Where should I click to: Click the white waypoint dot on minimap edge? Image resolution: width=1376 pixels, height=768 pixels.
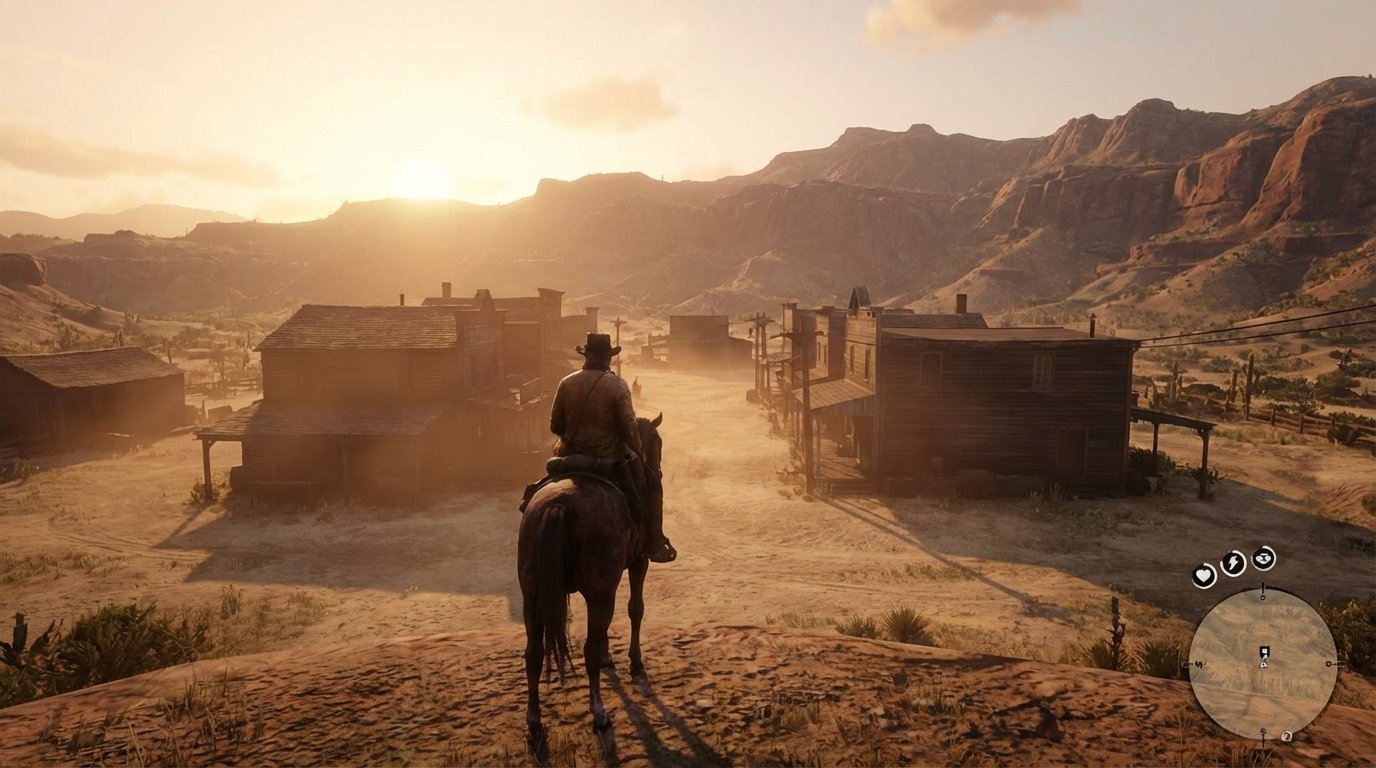[x=1330, y=663]
